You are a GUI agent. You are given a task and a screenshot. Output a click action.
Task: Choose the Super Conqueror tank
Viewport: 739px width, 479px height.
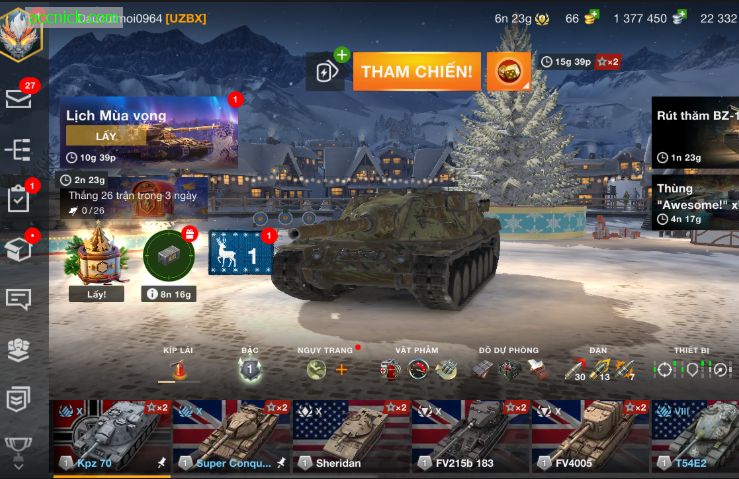click(x=231, y=434)
